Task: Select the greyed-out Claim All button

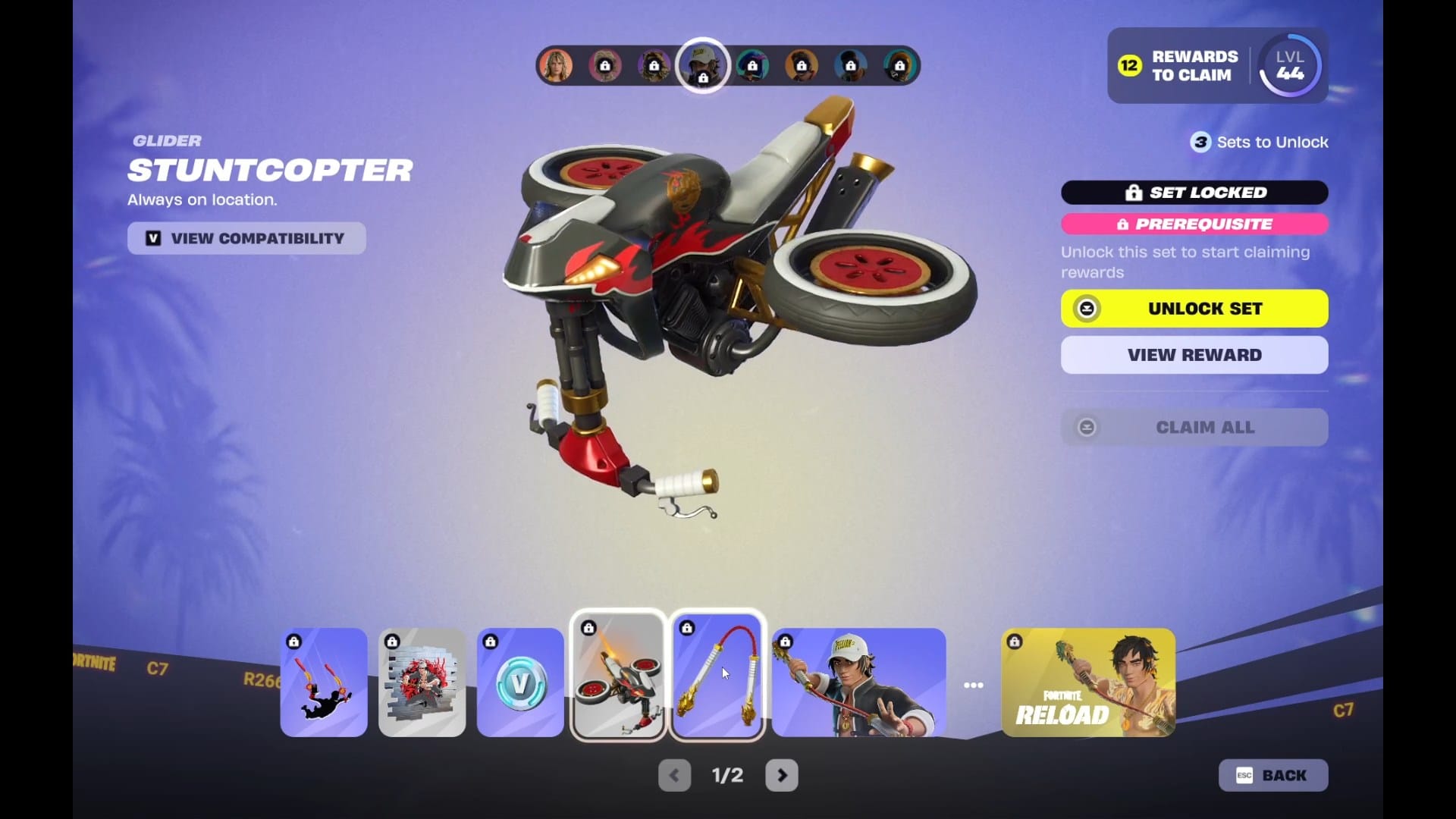Action: point(1194,428)
